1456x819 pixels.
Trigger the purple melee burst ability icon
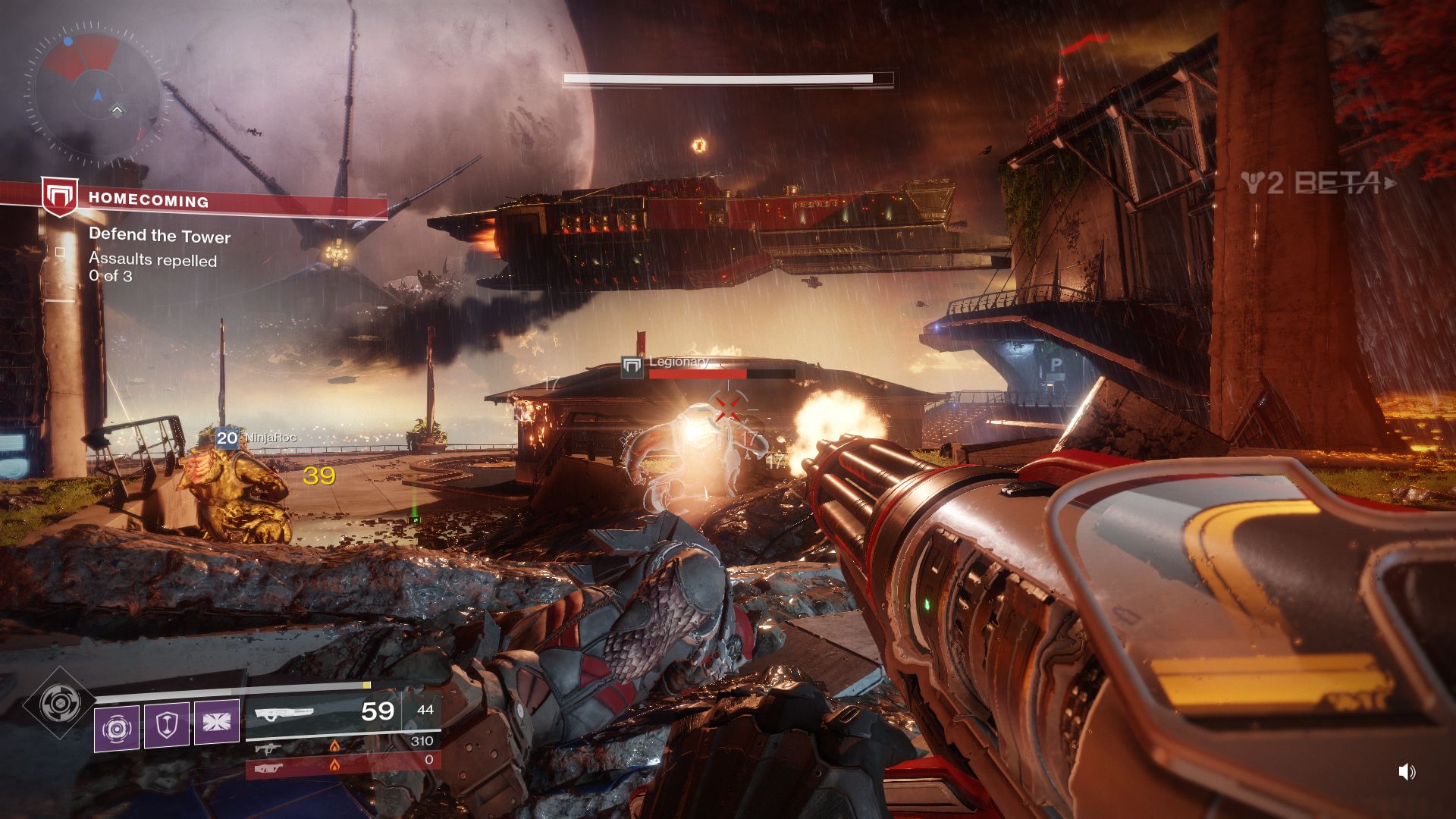217,722
